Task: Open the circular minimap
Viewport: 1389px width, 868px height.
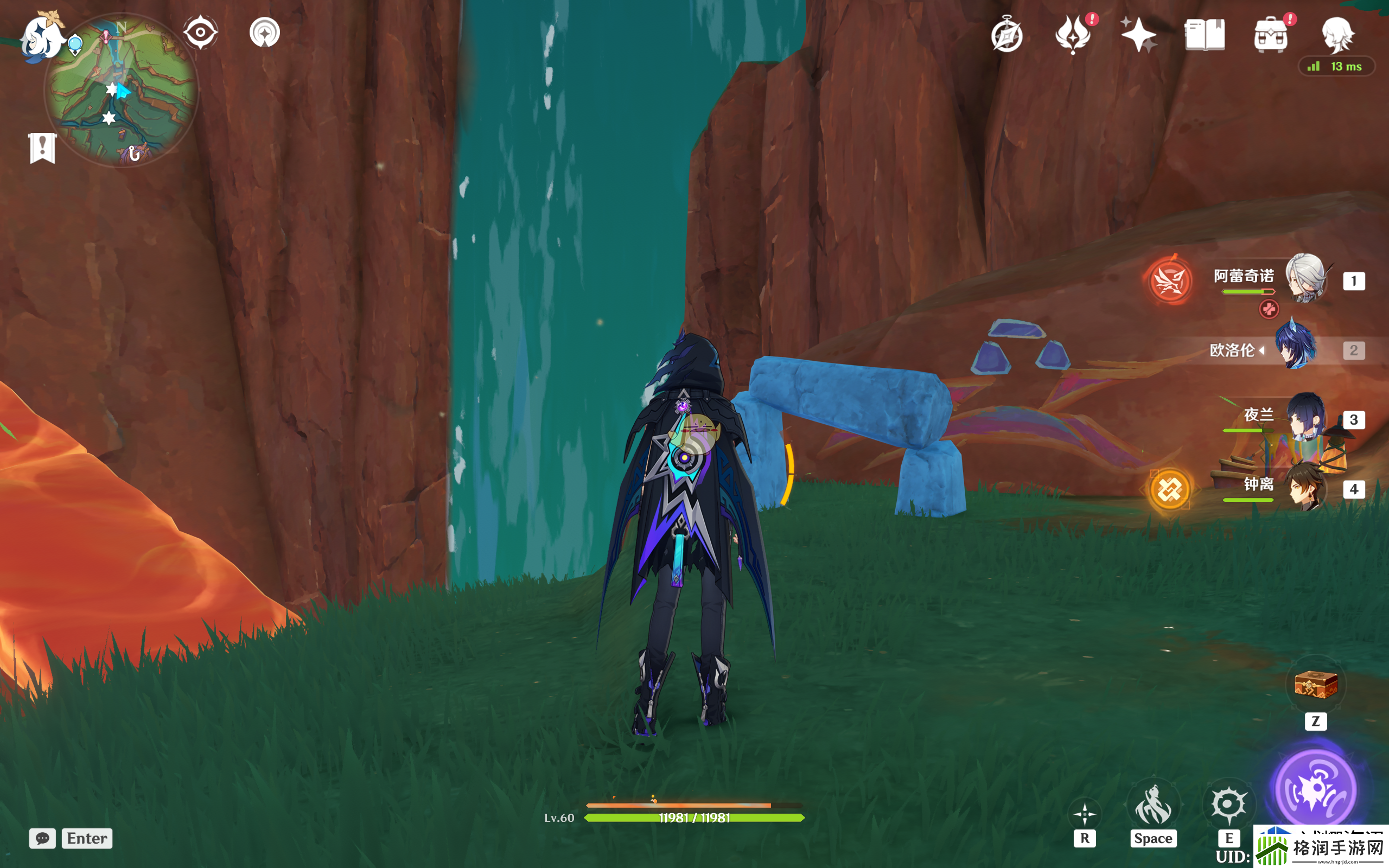Action: 122,92
